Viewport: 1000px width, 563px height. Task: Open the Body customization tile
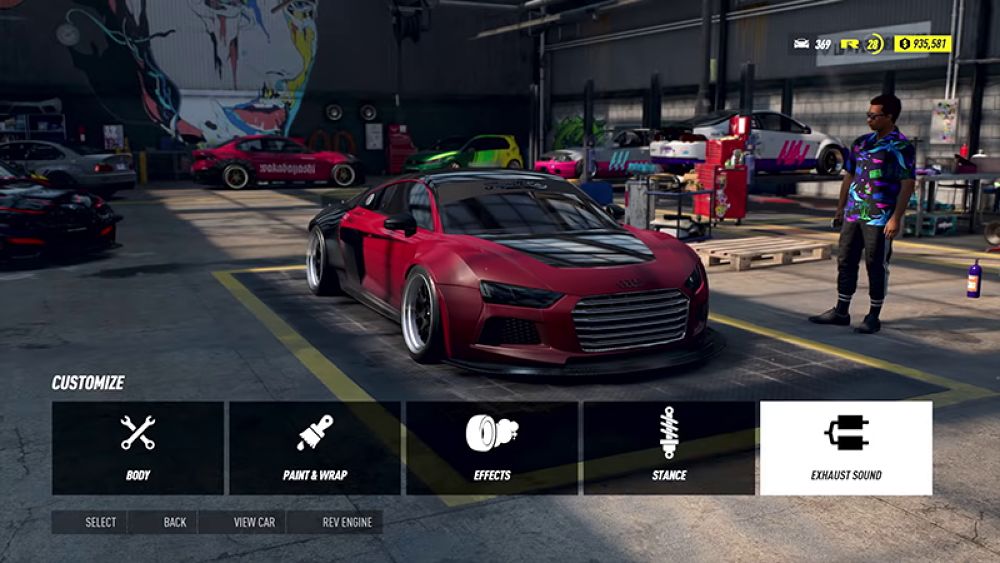pyautogui.click(x=138, y=448)
